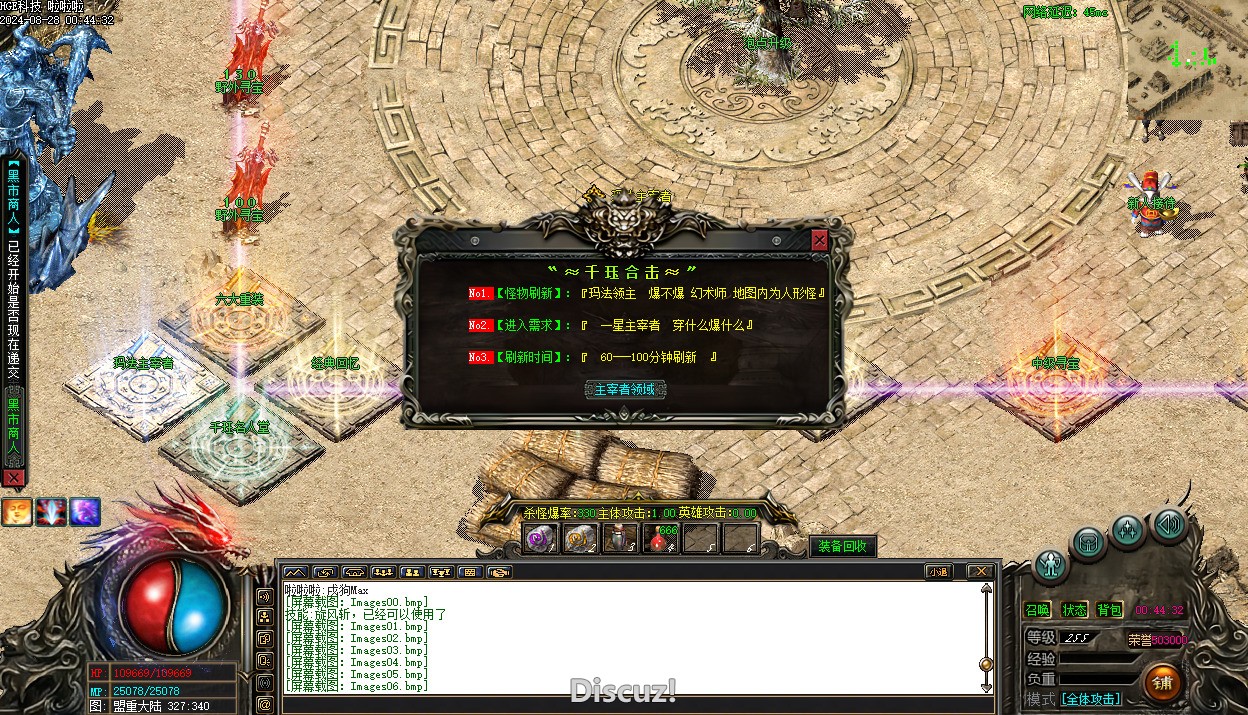This screenshot has height=715, width=1248.
Task: Use the red potion in the hotbar
Action: [659, 539]
